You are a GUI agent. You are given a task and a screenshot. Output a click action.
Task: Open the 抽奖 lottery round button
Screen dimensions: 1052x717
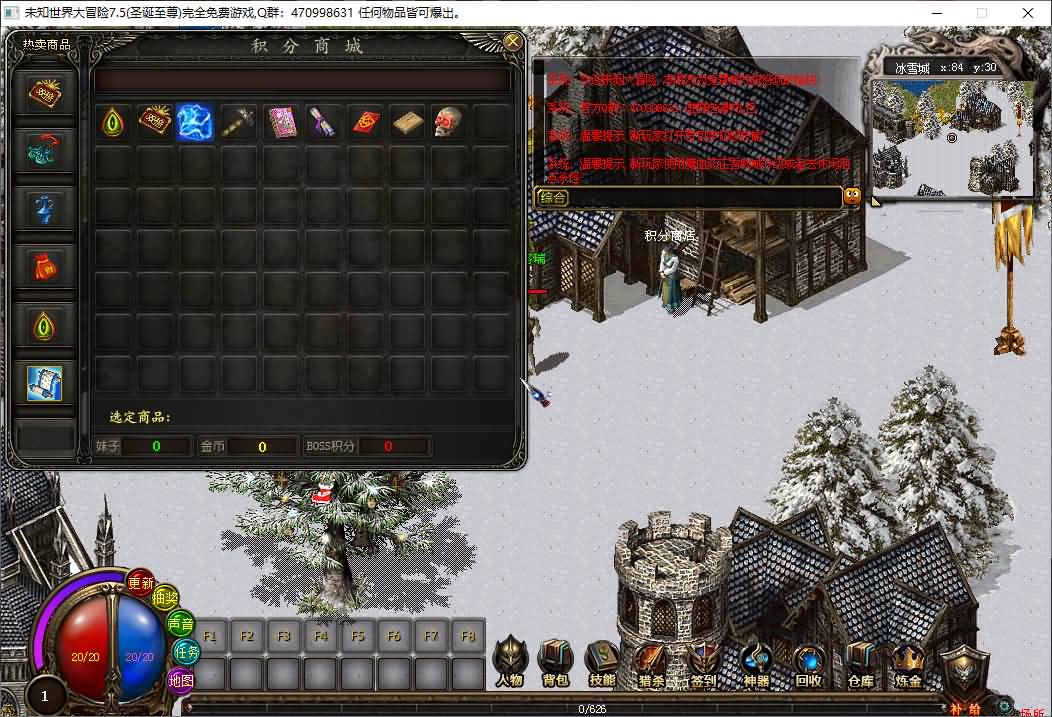pos(165,597)
